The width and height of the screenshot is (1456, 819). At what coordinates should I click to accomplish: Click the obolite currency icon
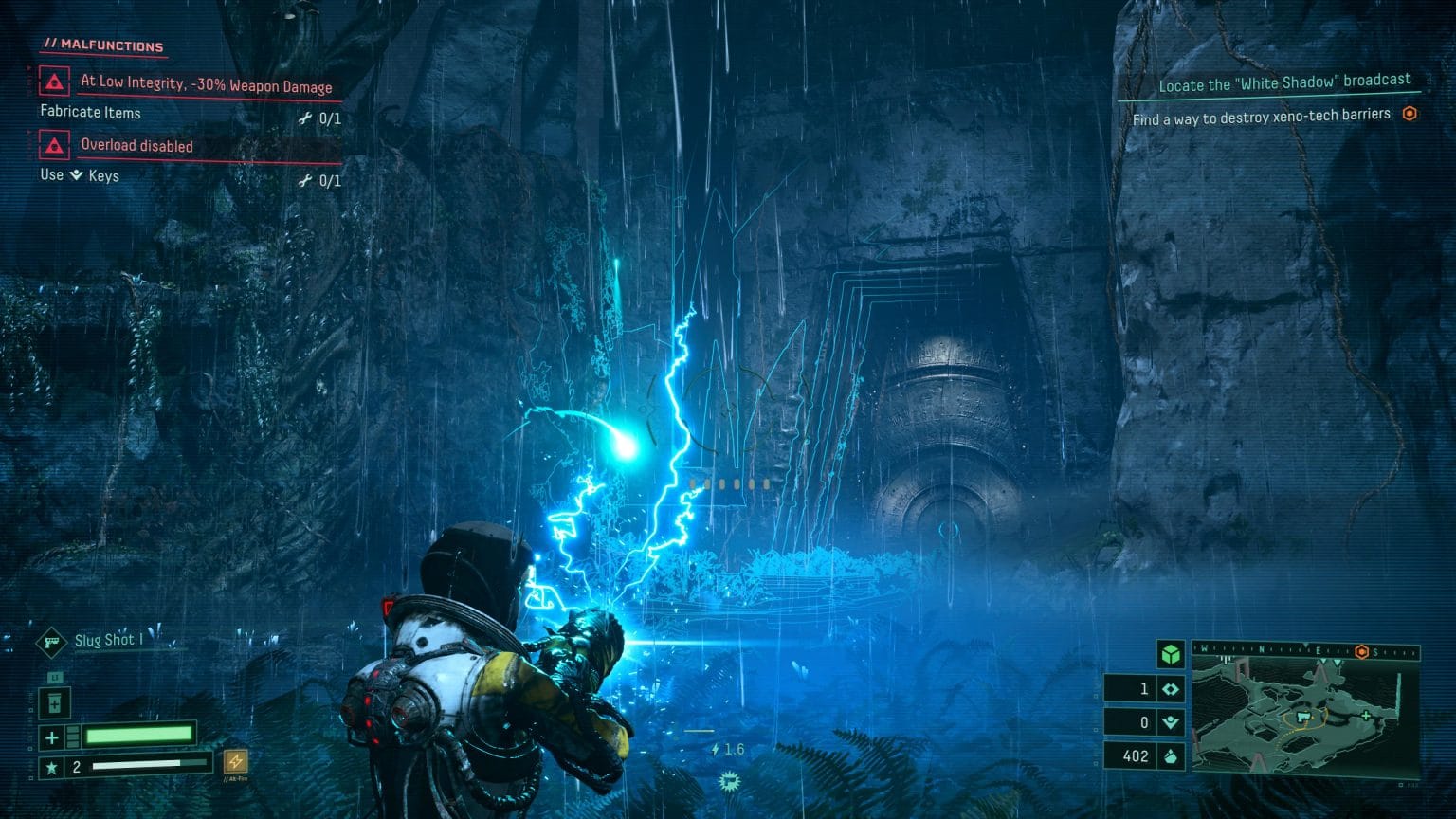(1171, 756)
